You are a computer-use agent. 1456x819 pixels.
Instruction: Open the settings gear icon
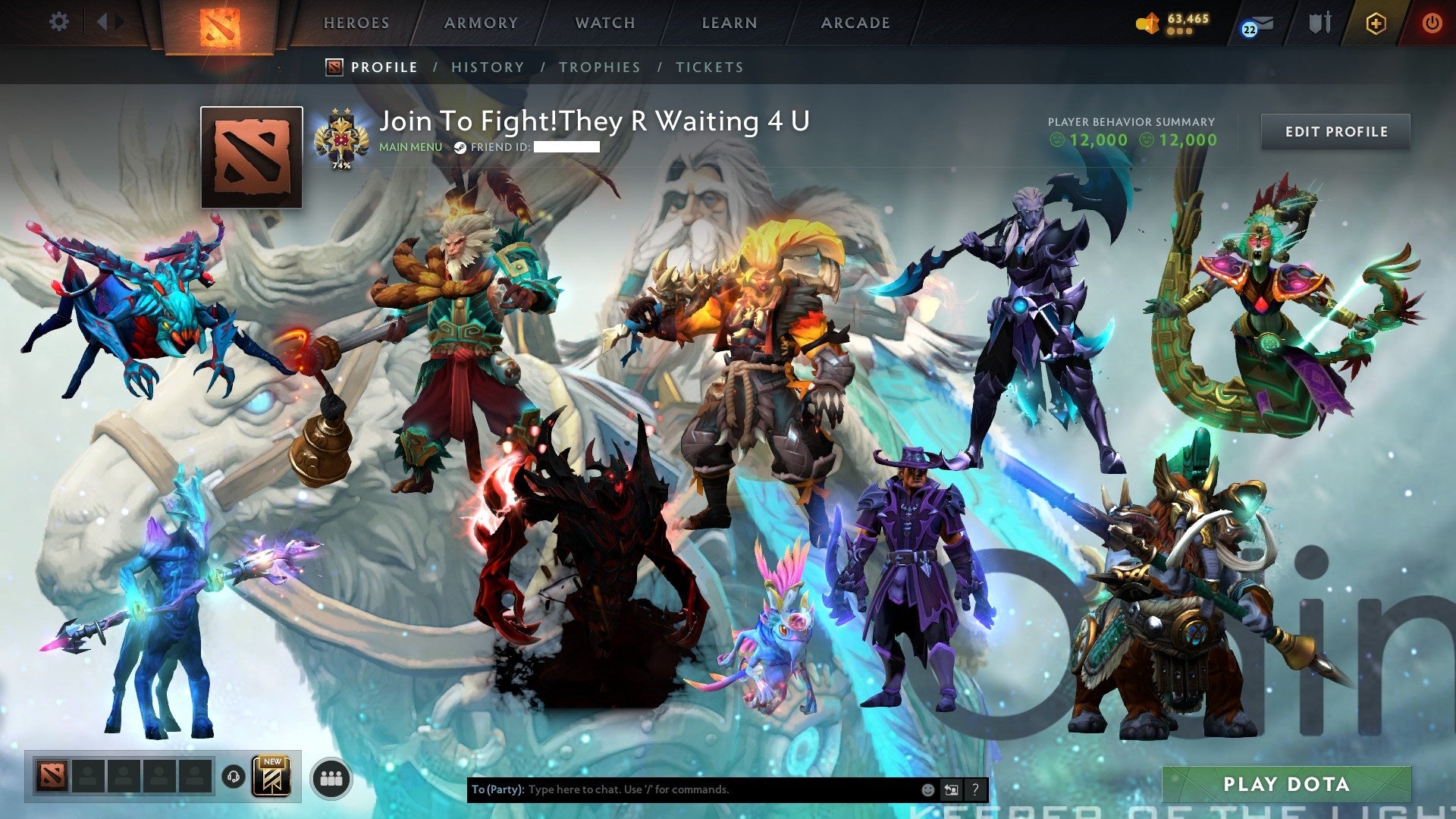point(58,22)
